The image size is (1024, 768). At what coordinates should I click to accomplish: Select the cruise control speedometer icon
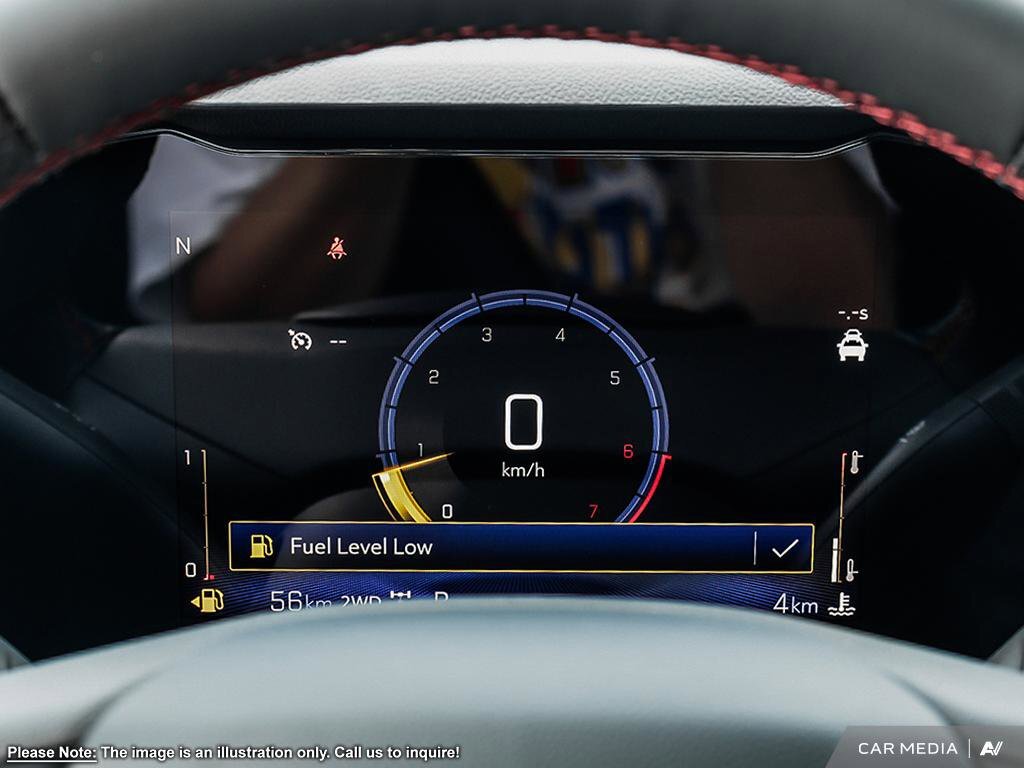pyautogui.click(x=300, y=340)
